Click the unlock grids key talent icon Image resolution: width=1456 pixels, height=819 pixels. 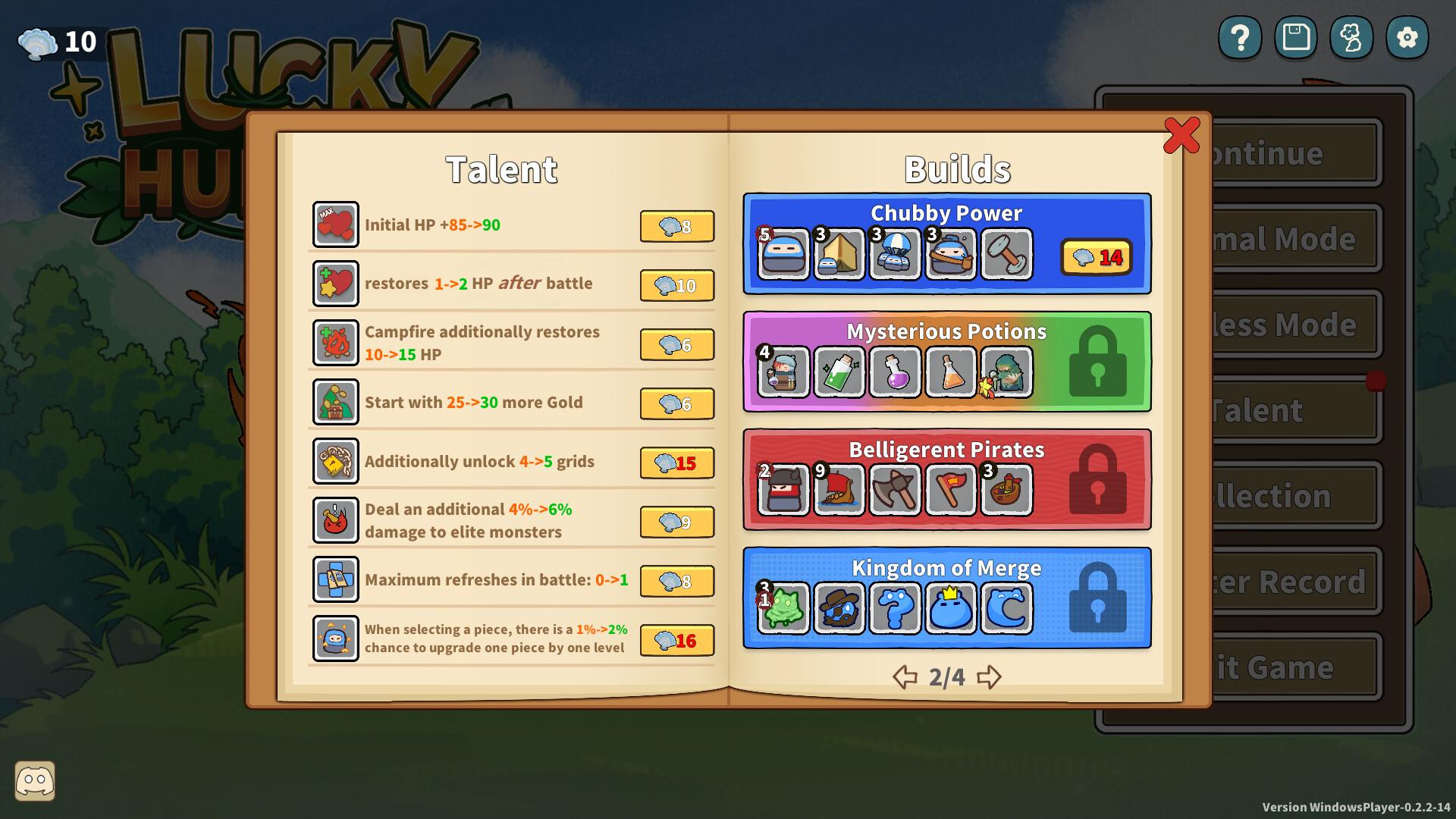(x=335, y=461)
